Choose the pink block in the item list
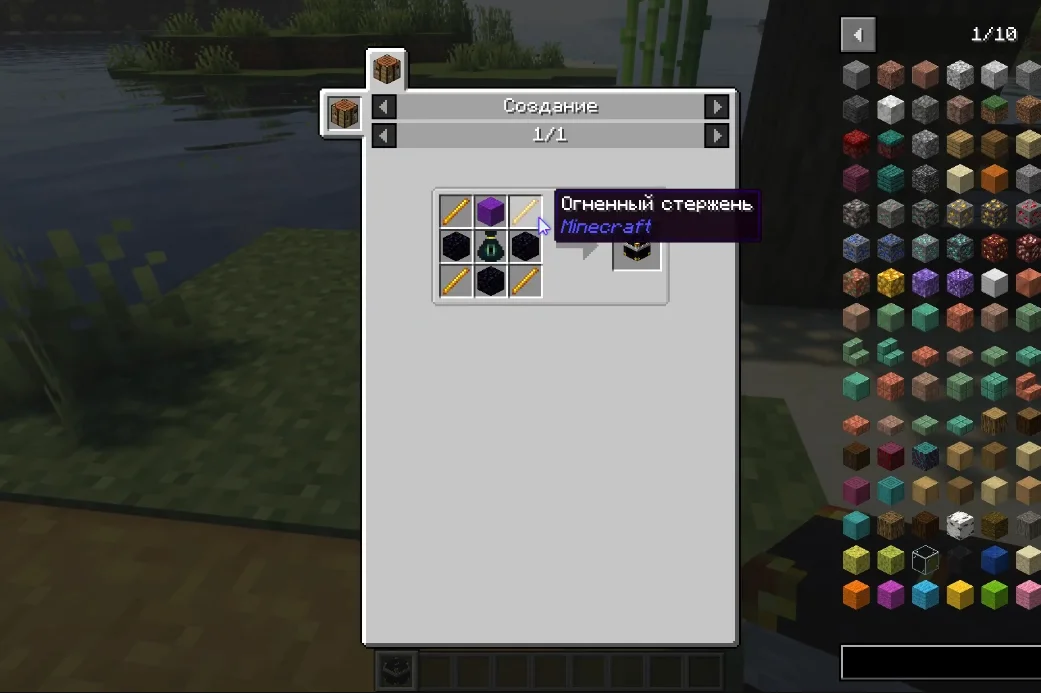The height and width of the screenshot is (693, 1041). 1028,595
